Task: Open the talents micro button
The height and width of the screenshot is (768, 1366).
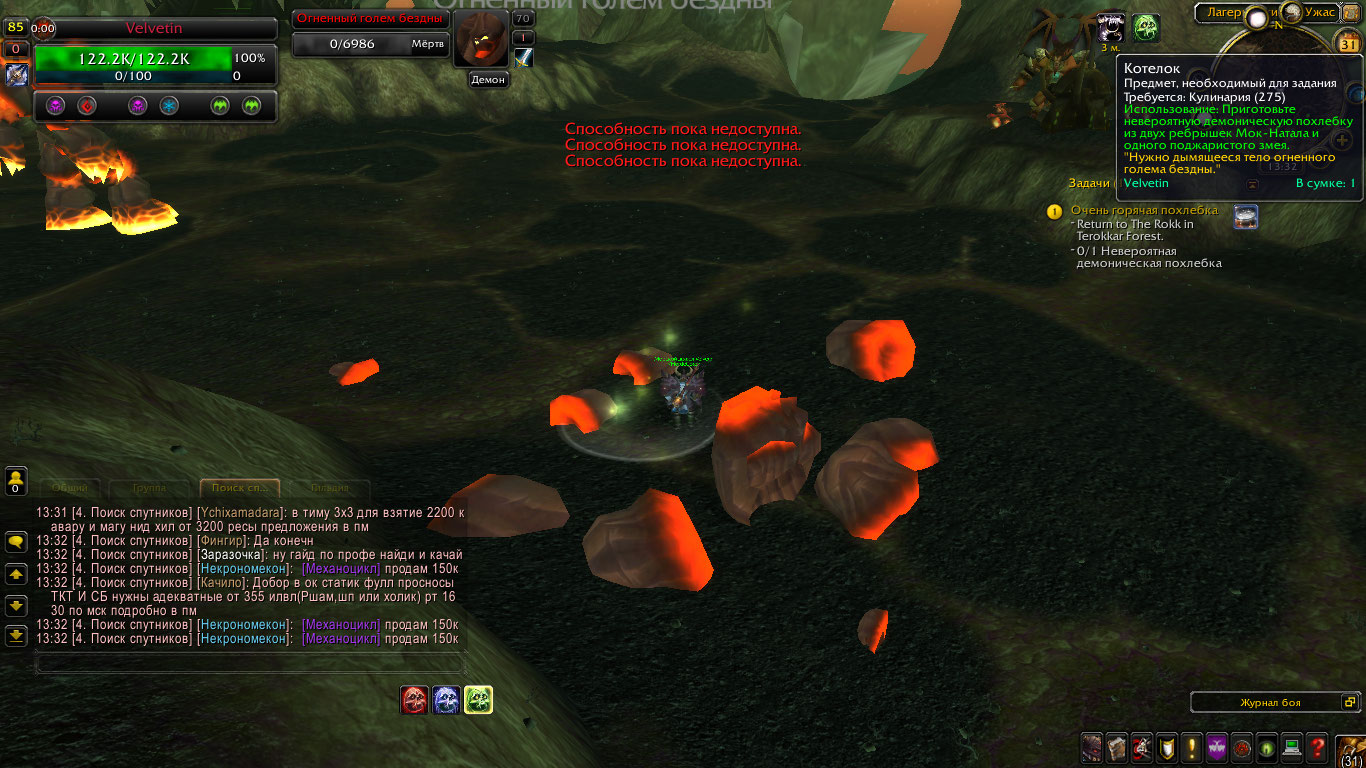Action: click(1142, 746)
